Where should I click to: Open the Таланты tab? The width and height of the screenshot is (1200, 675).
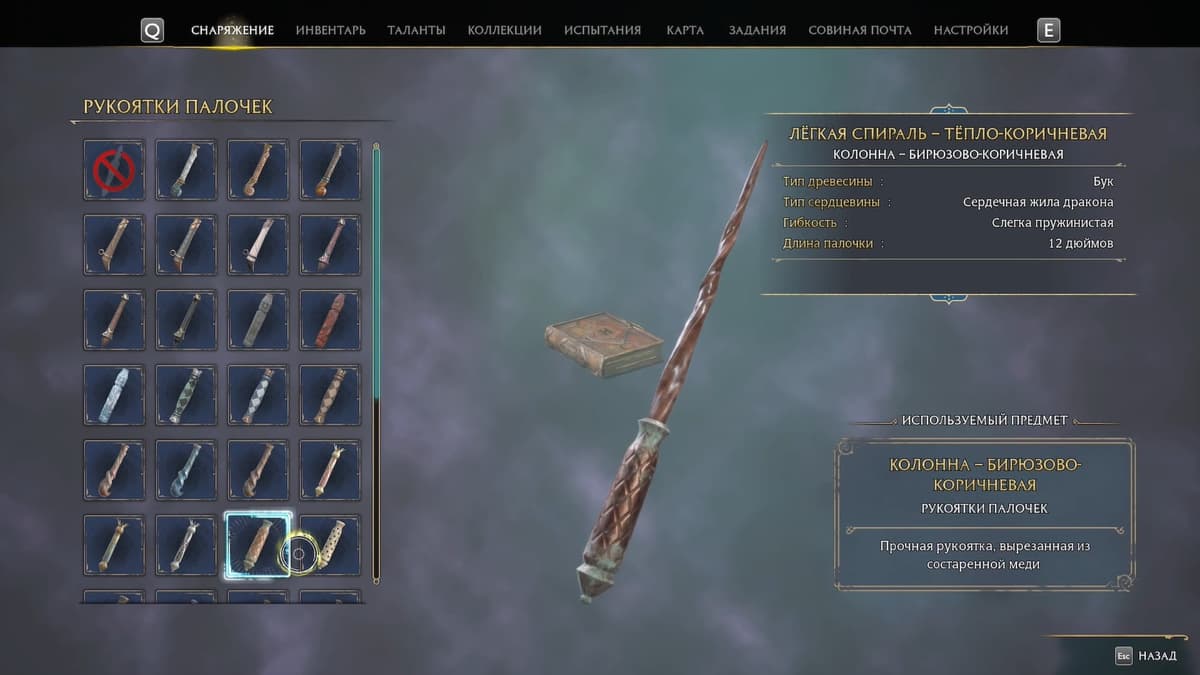coord(416,30)
